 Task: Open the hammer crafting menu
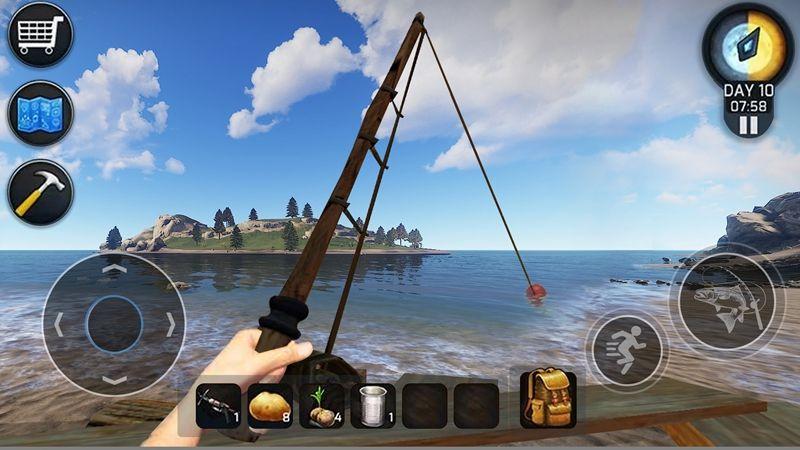(40, 191)
